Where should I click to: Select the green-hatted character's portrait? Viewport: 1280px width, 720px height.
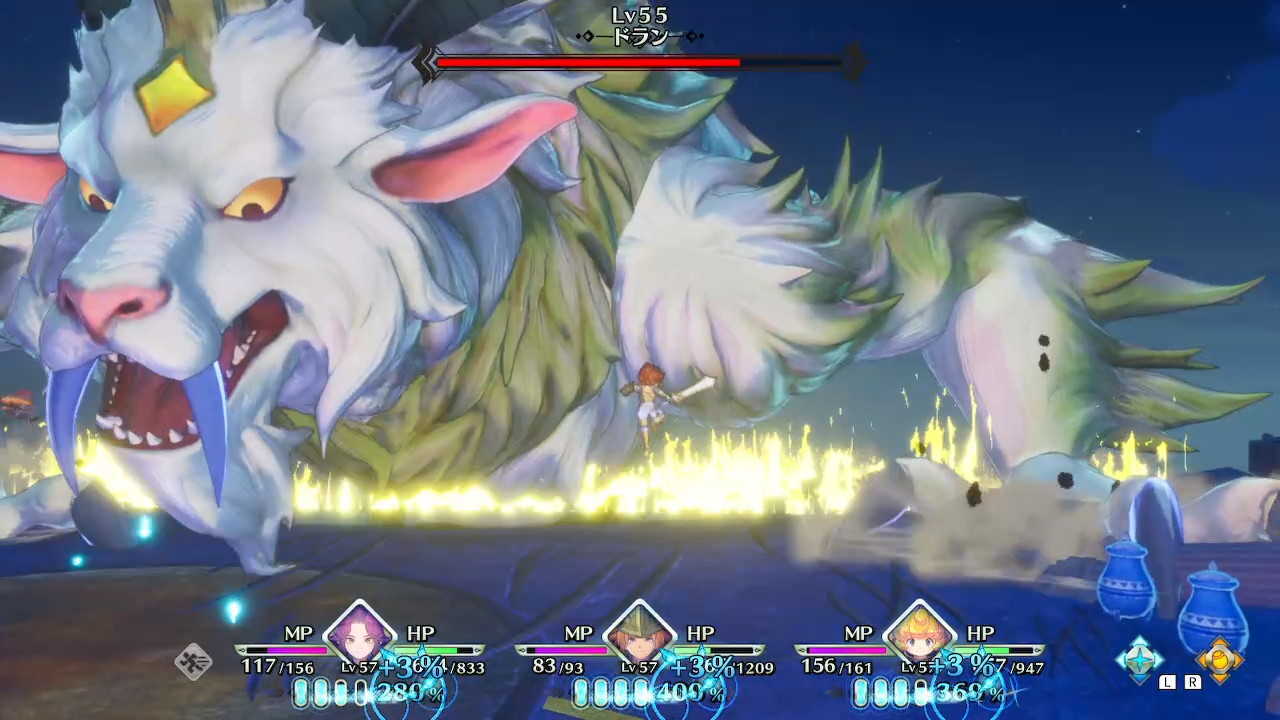641,637
